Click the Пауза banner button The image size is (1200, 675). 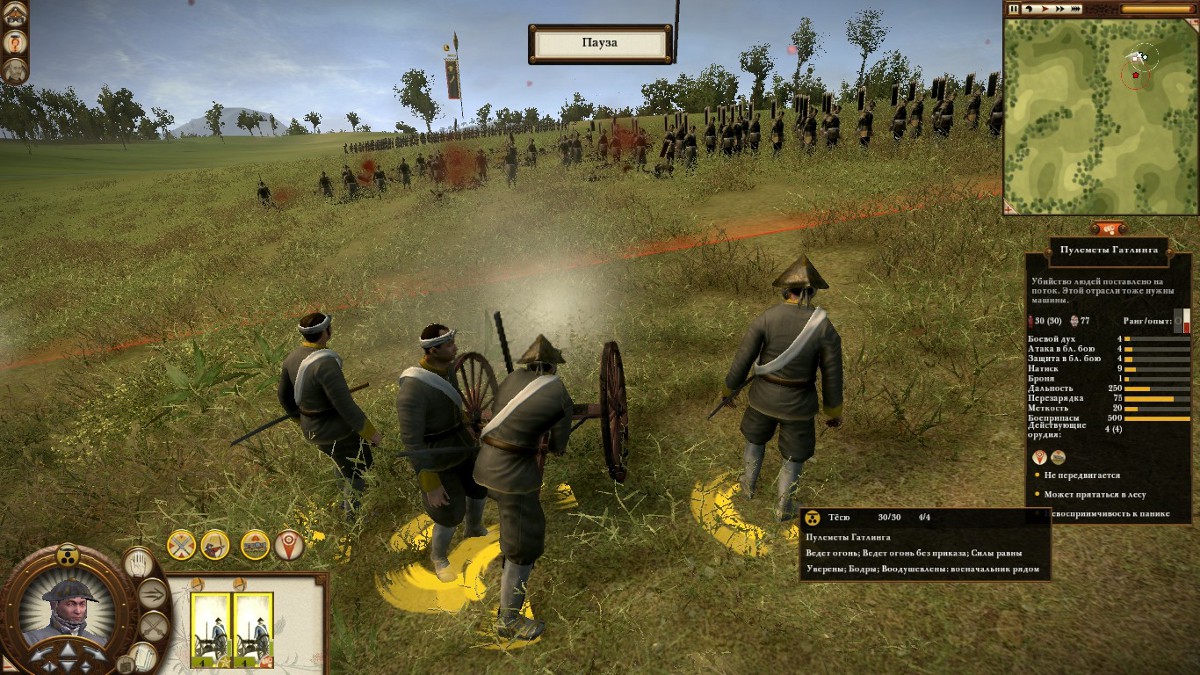600,44
